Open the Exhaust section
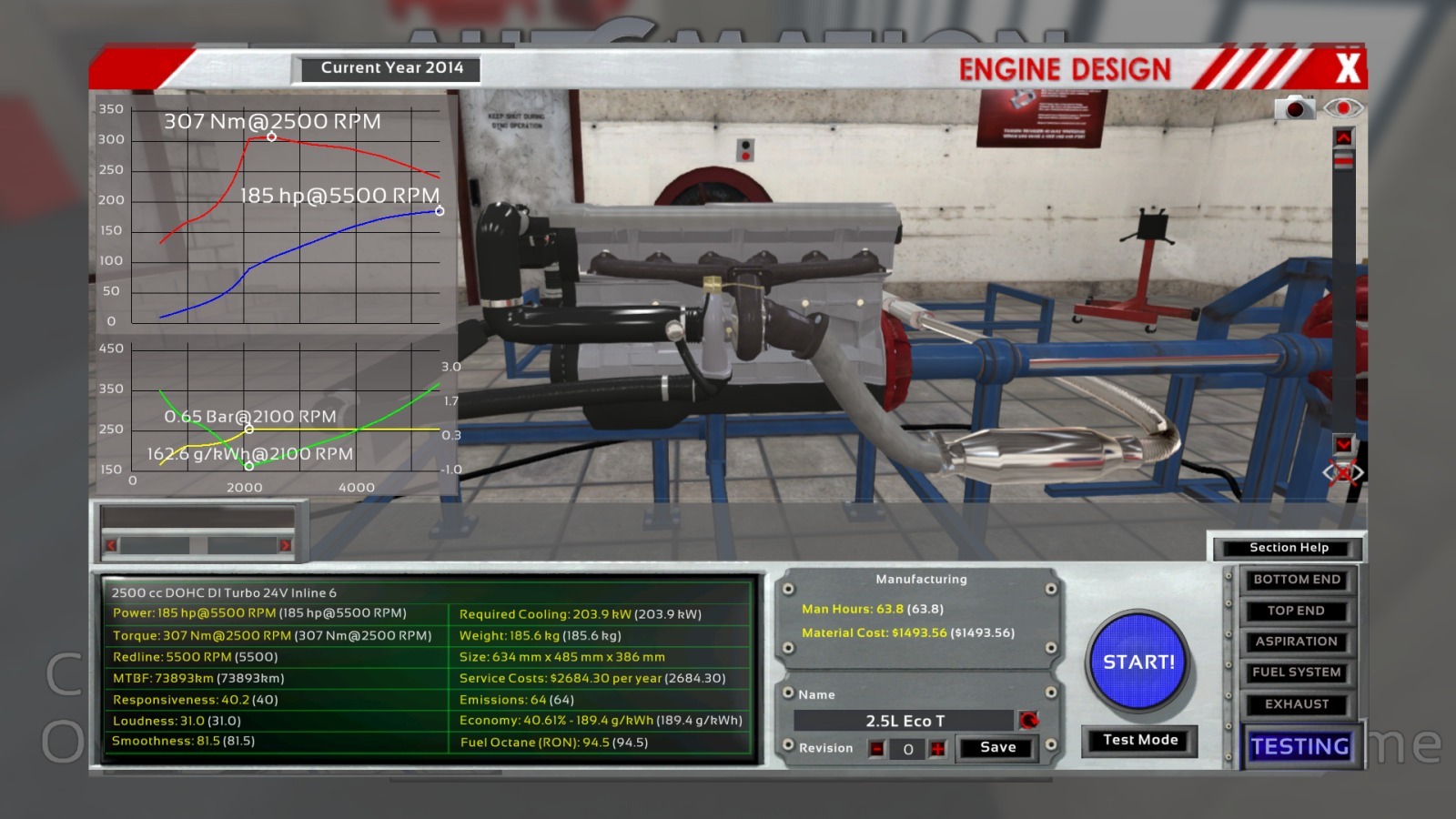 click(1297, 704)
